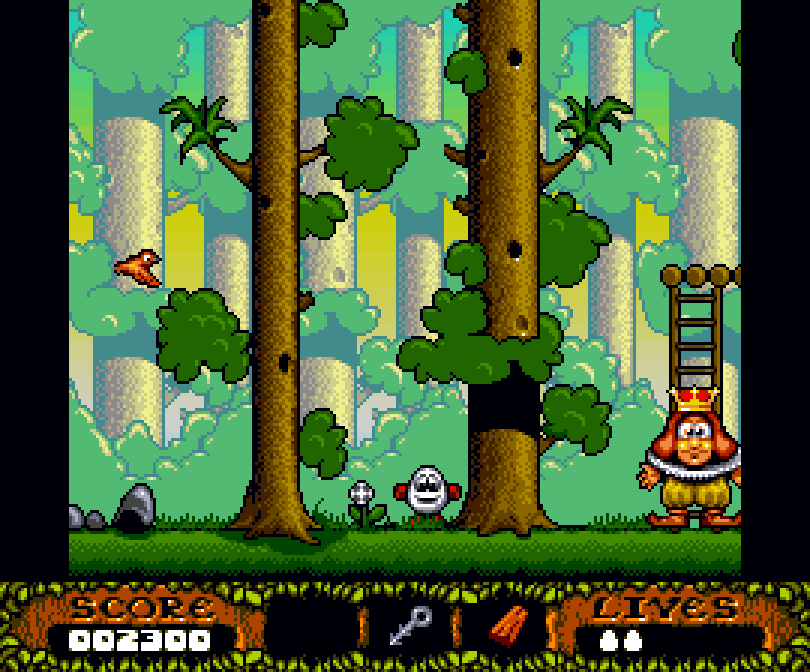Image resolution: width=810 pixels, height=672 pixels.
Task: Select the orange wooden plank item
Action: point(509,626)
